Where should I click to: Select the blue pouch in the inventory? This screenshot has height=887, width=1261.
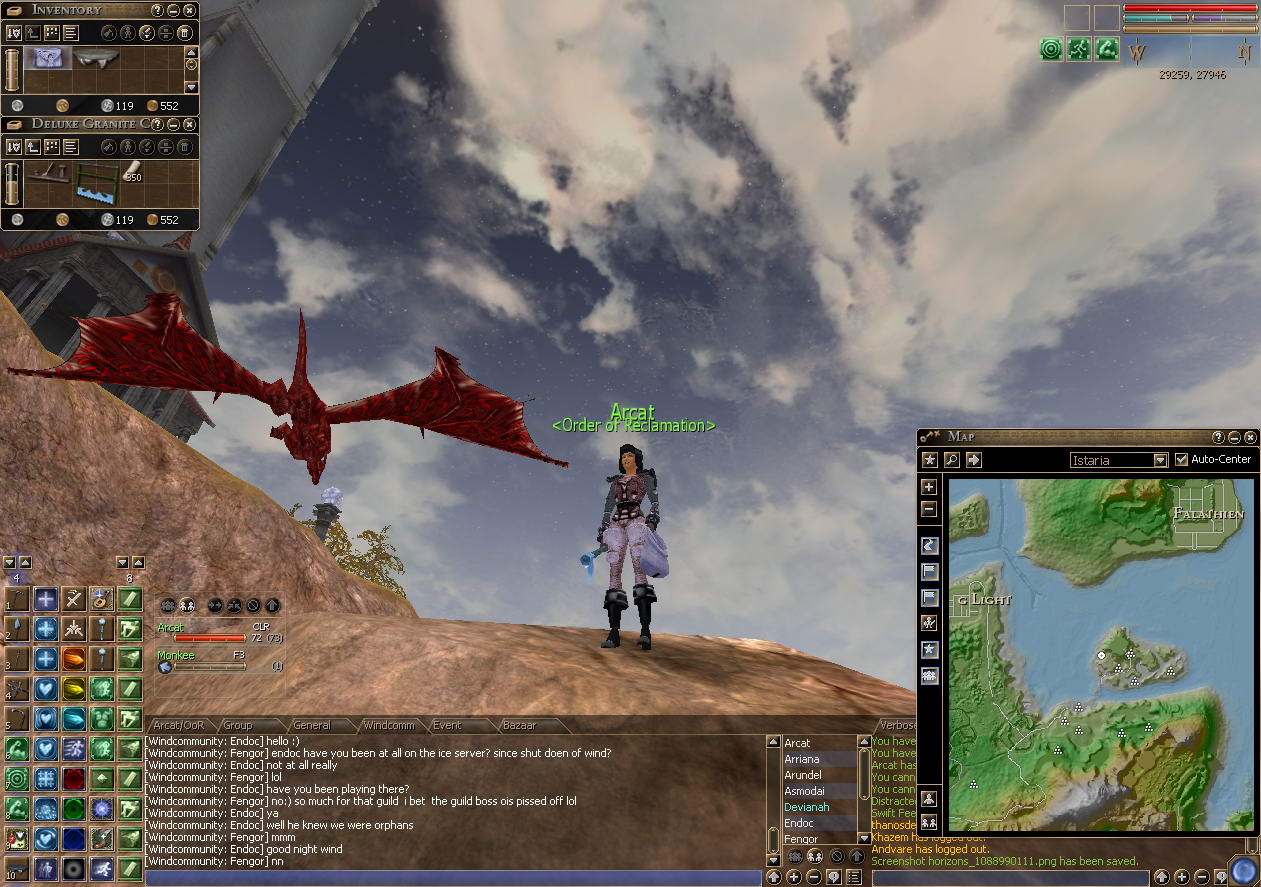tap(46, 59)
